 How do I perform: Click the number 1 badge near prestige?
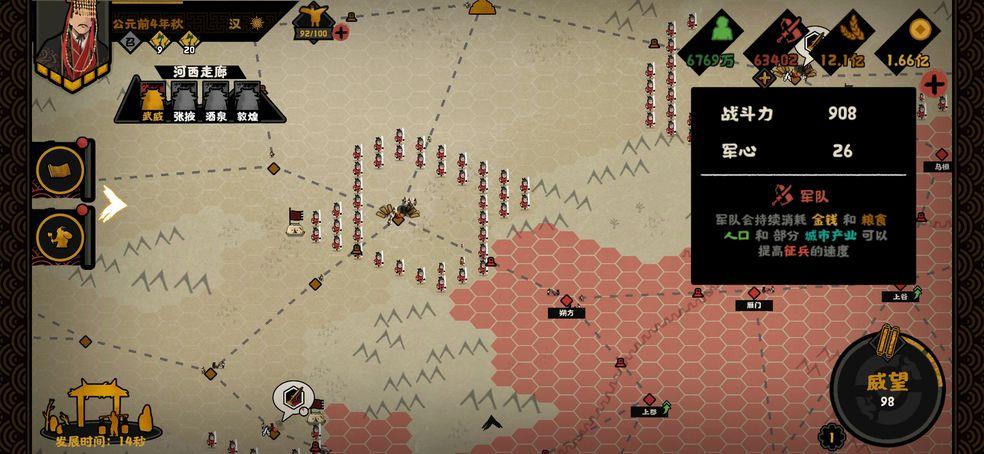pos(829,436)
